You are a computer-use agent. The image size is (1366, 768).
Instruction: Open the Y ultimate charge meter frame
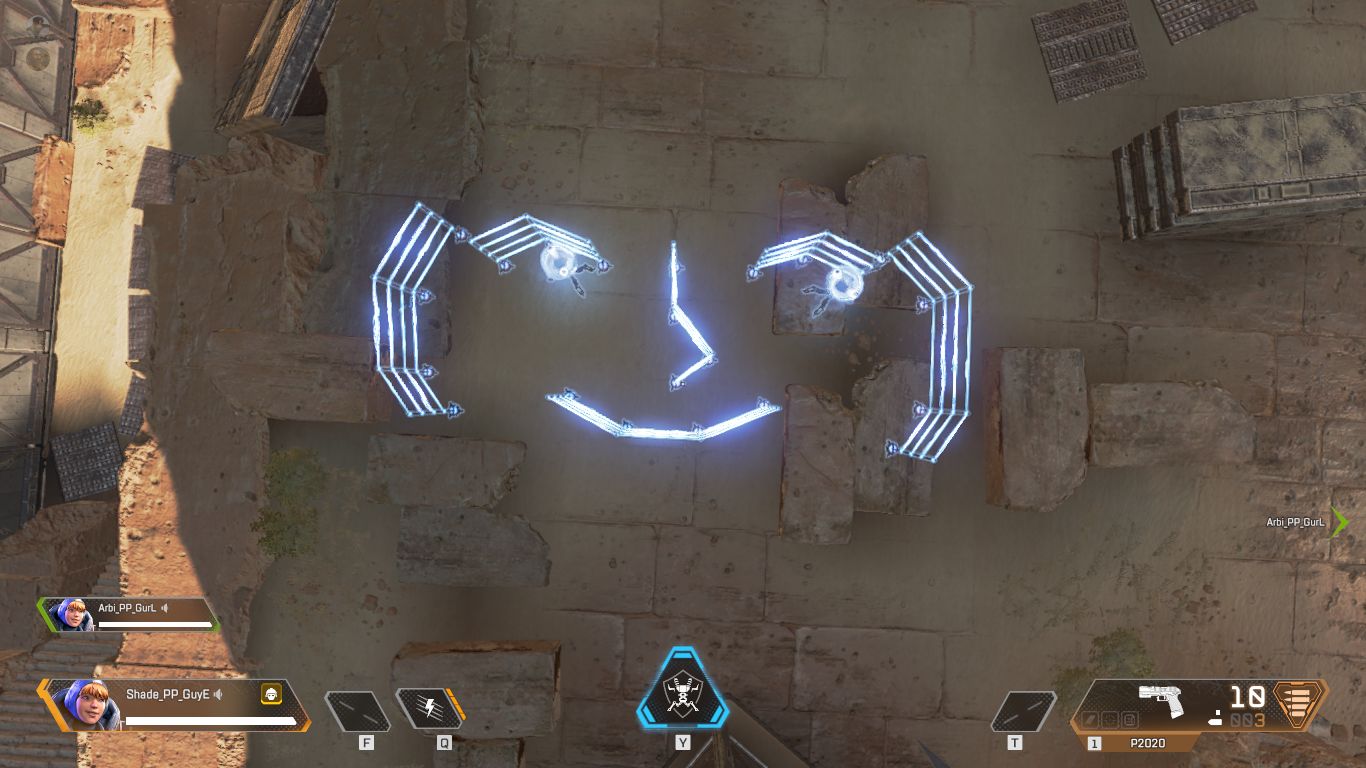(x=683, y=695)
